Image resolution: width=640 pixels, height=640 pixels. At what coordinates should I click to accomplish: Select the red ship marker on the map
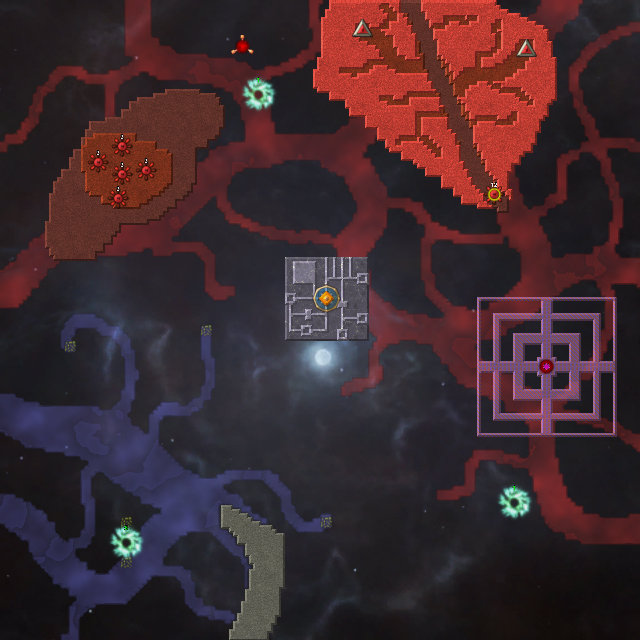242,46
